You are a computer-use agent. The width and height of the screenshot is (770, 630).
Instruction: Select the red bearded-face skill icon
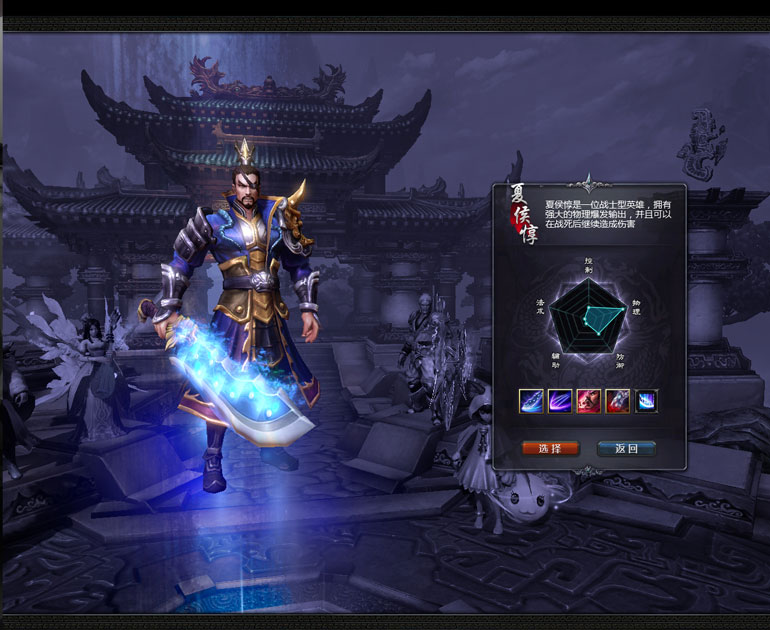tap(589, 401)
